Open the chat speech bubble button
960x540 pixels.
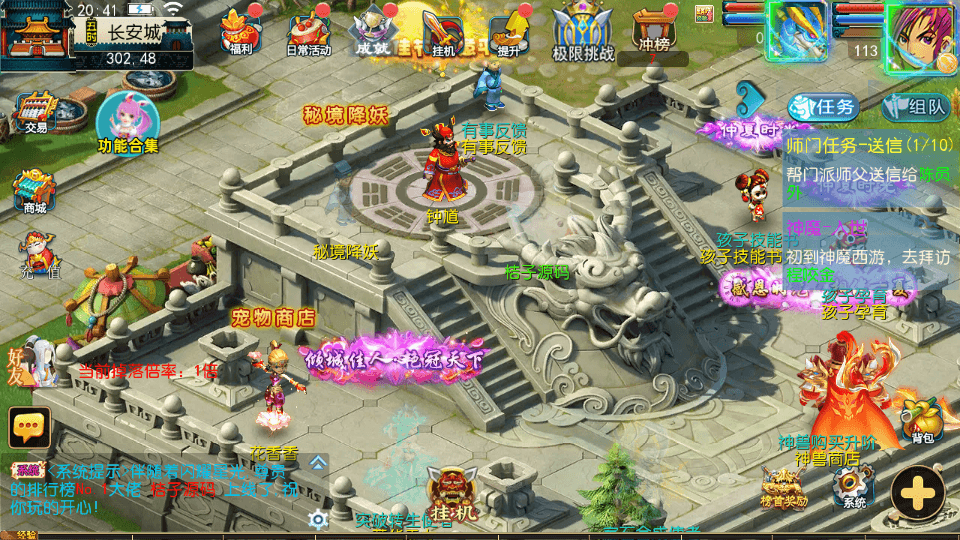30,427
